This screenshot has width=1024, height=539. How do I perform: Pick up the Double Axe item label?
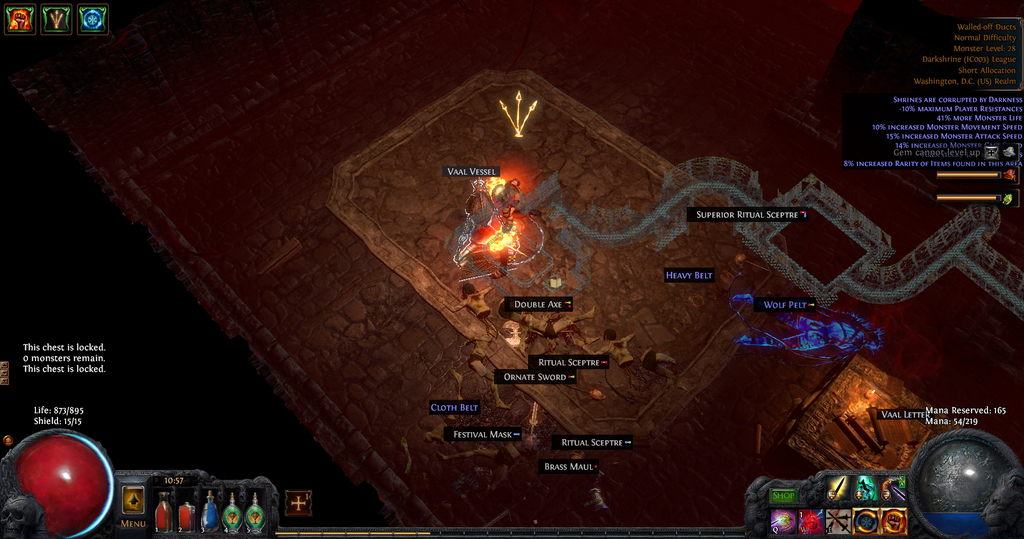tap(538, 304)
